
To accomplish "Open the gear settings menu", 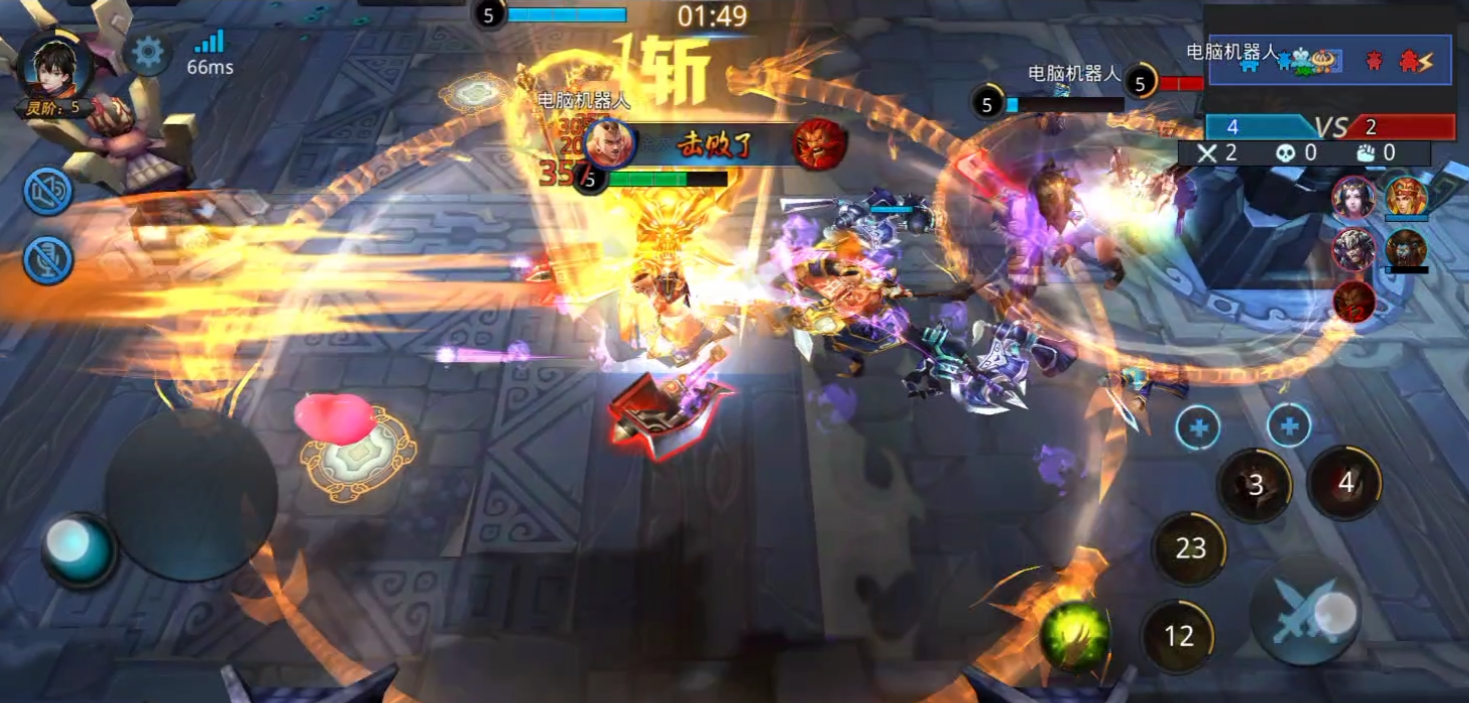I will point(148,53).
